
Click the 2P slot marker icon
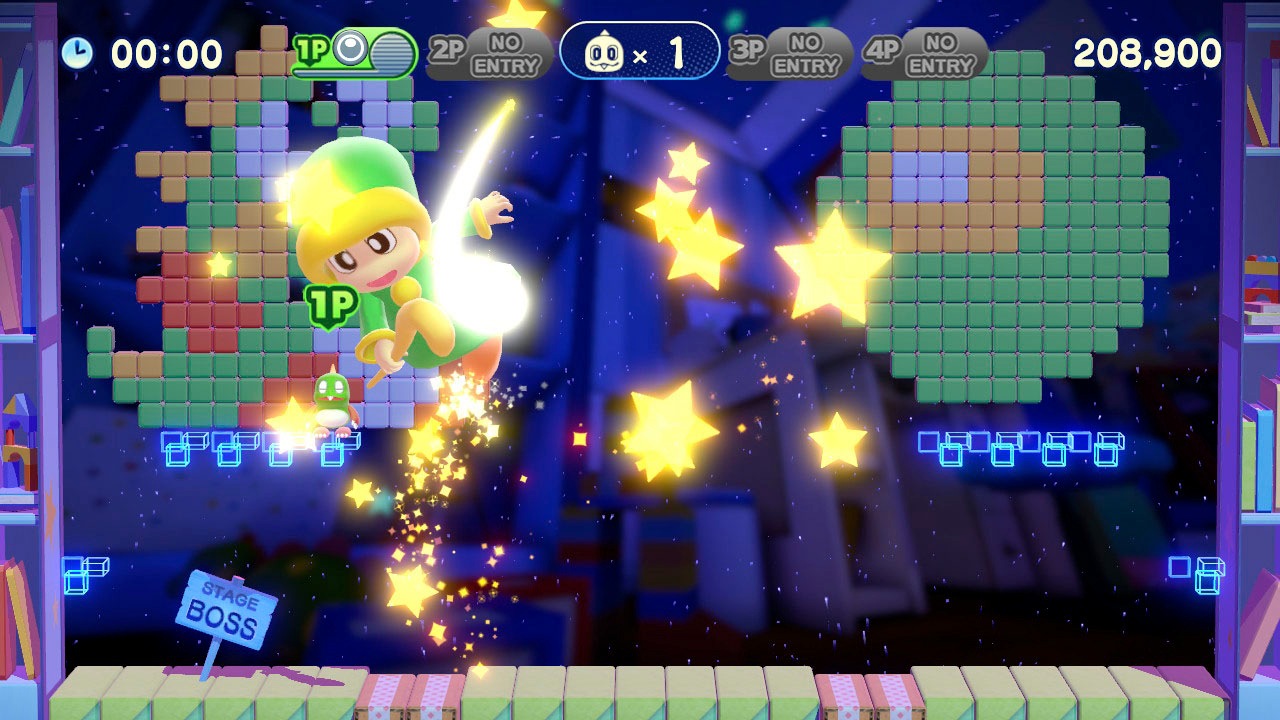click(x=445, y=48)
